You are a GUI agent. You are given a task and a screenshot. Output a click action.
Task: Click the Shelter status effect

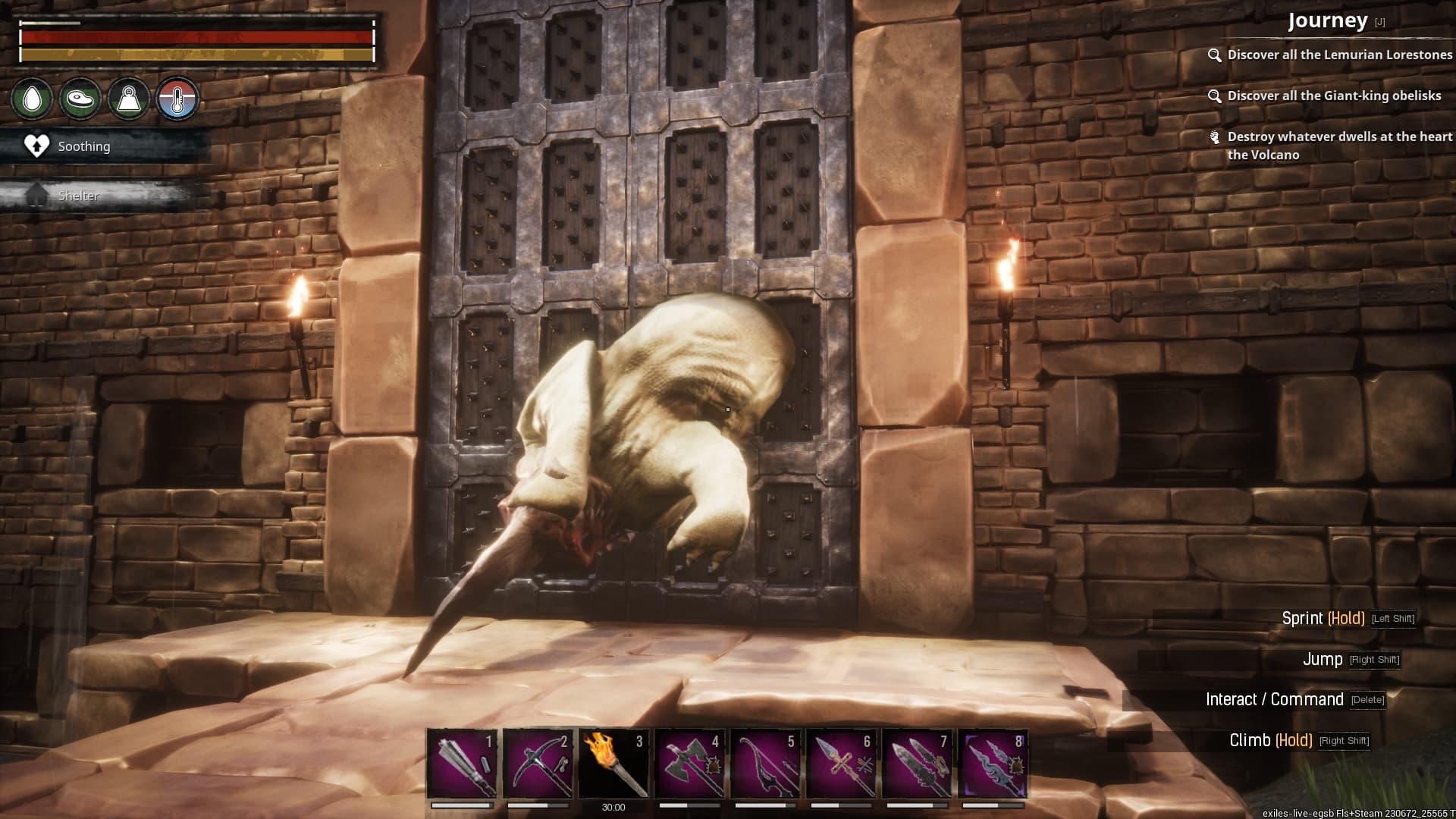(78, 196)
